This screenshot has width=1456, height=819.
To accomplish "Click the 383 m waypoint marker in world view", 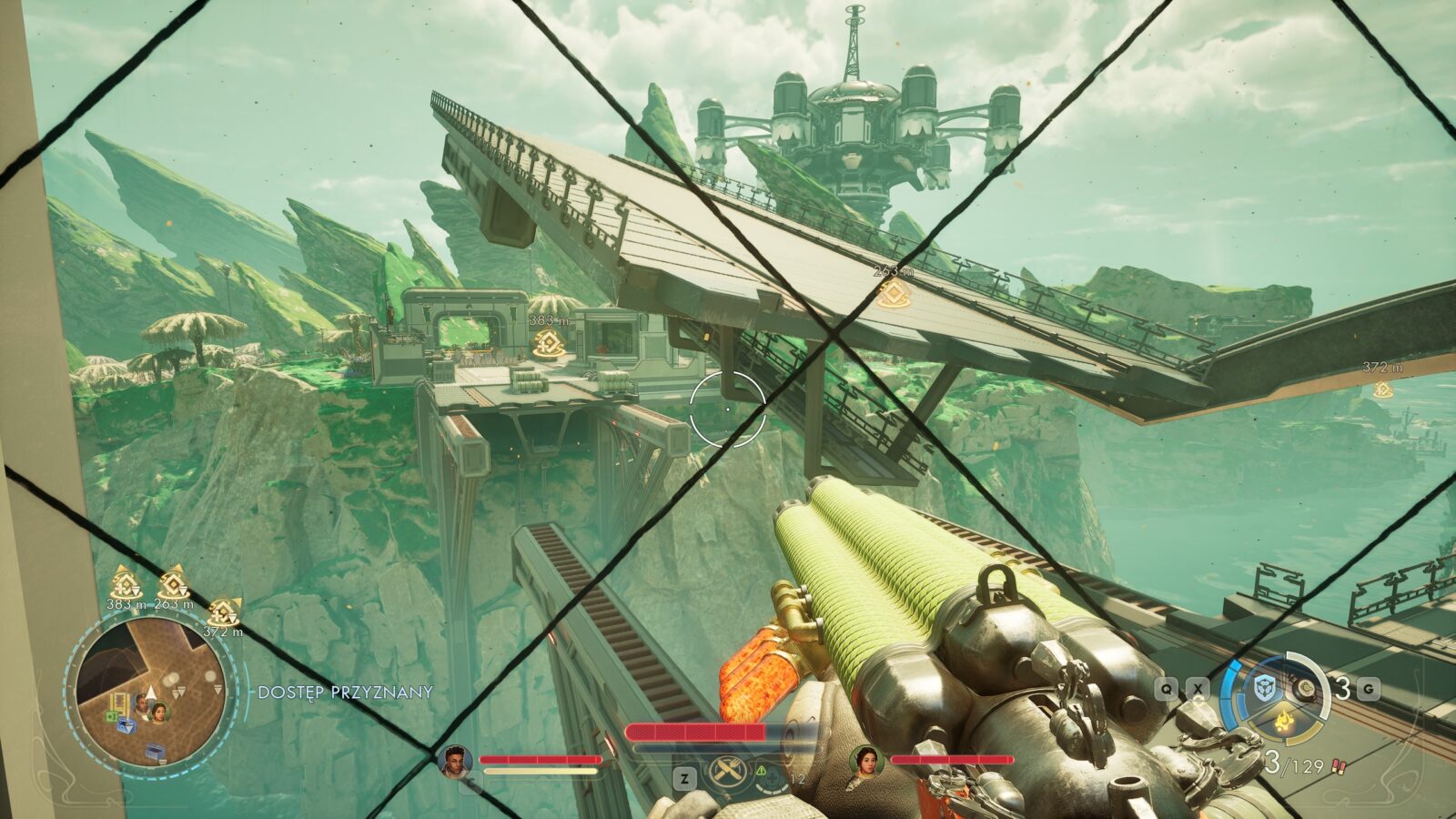I will tap(549, 342).
